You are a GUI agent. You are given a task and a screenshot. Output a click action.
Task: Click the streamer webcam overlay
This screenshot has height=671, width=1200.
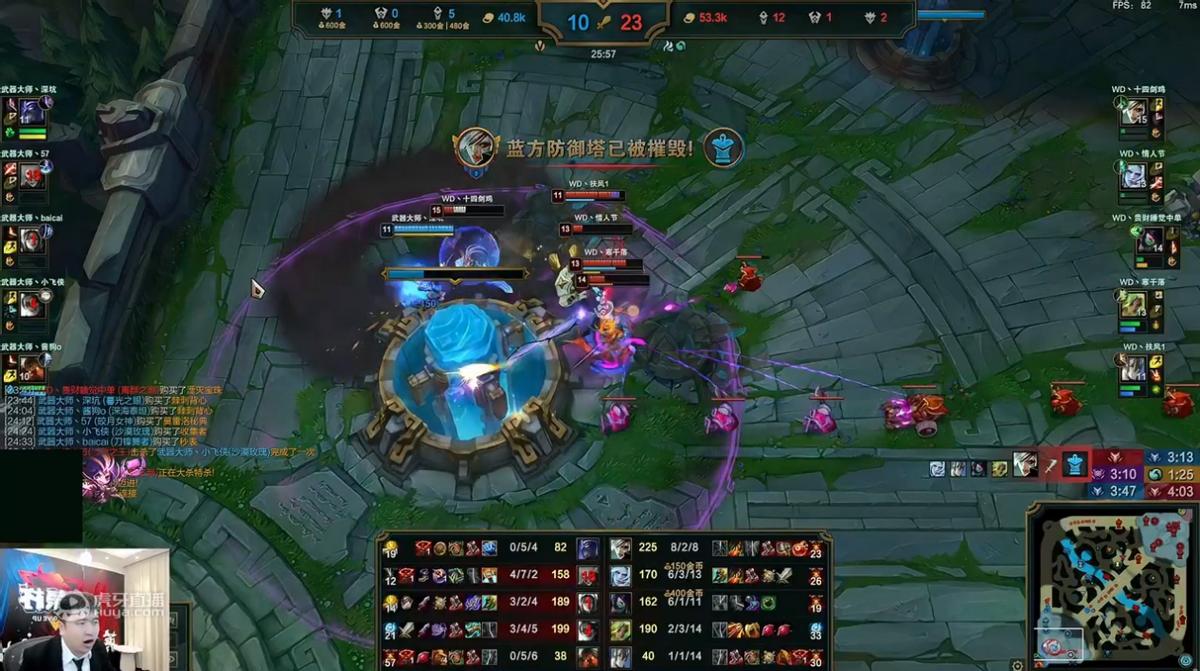pyautogui.click(x=83, y=609)
